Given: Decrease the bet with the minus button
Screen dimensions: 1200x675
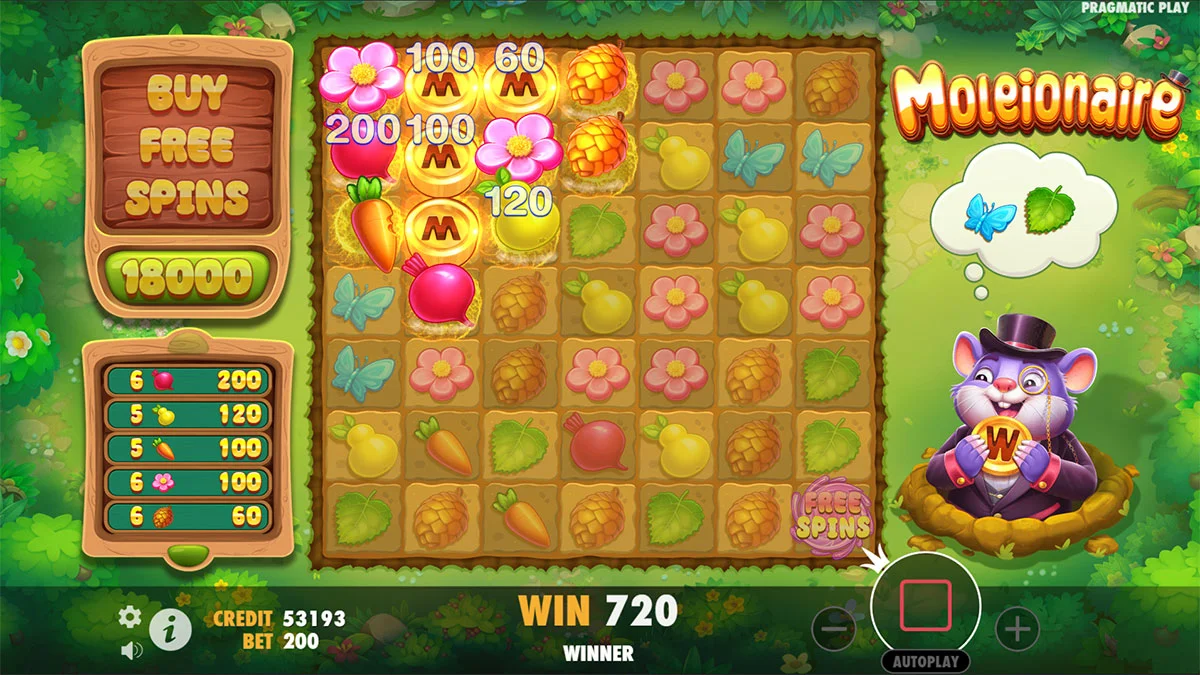Looking at the screenshot, I should tap(833, 629).
